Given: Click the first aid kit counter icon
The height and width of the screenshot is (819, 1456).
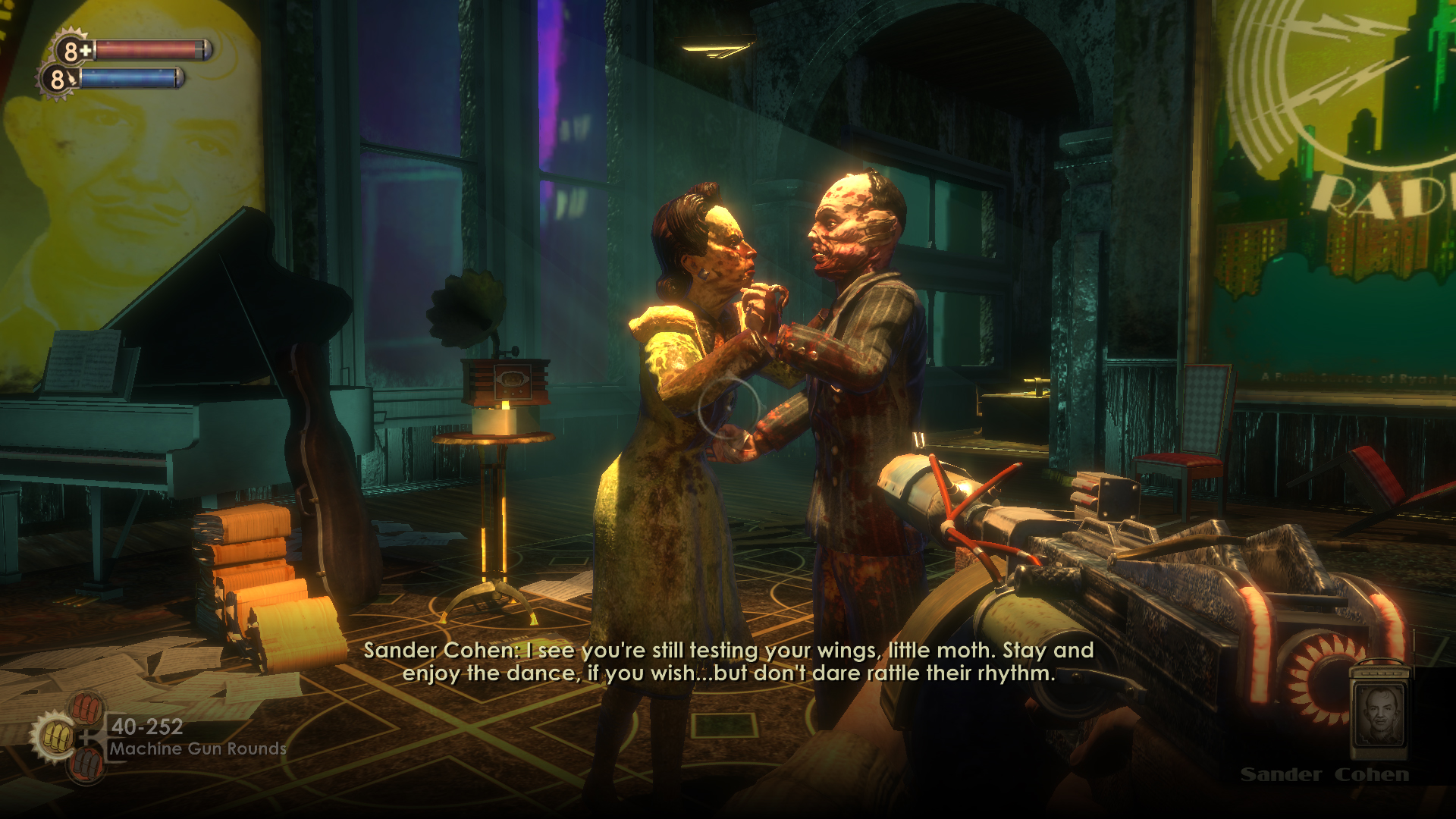Looking at the screenshot, I should (73, 50).
